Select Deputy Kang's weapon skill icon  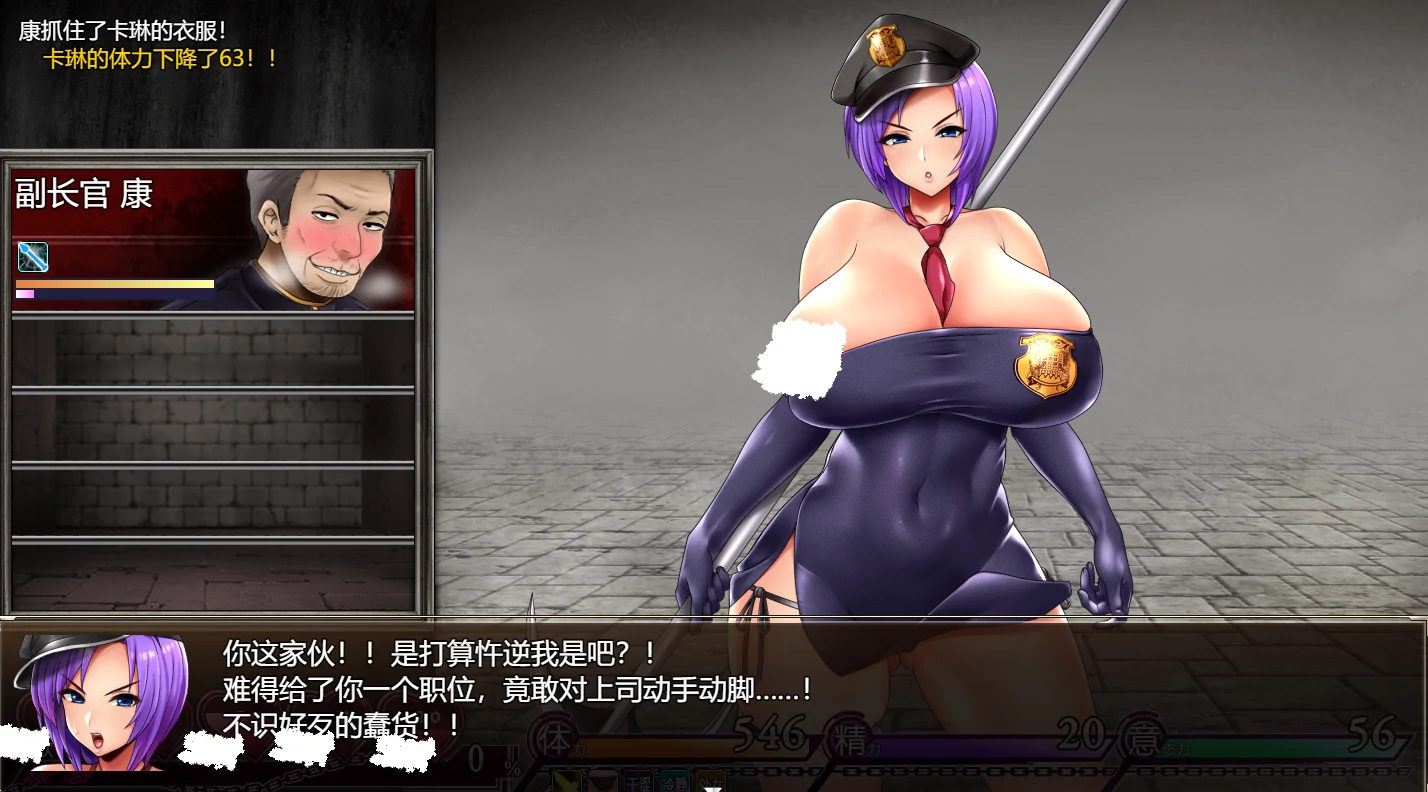[30, 258]
